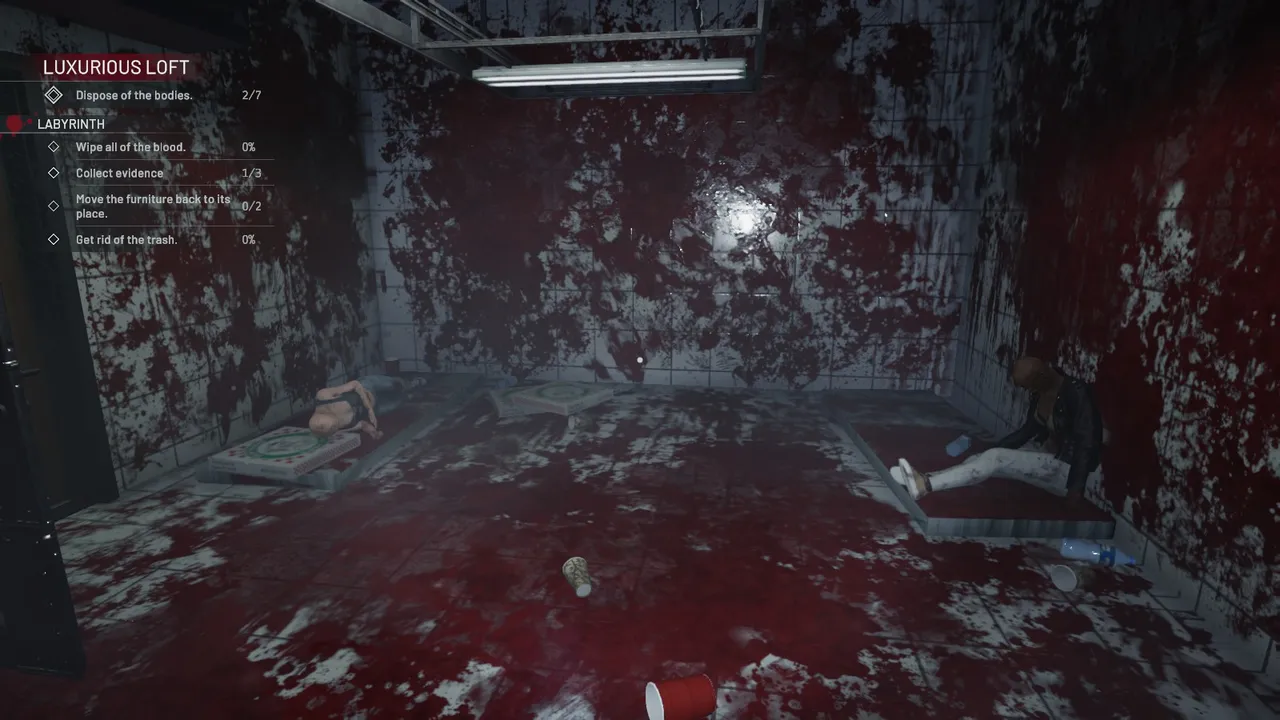The width and height of the screenshot is (1280, 720).
Task: Click the diamond icon beside Dispose of the bodies
Action: click(x=54, y=94)
